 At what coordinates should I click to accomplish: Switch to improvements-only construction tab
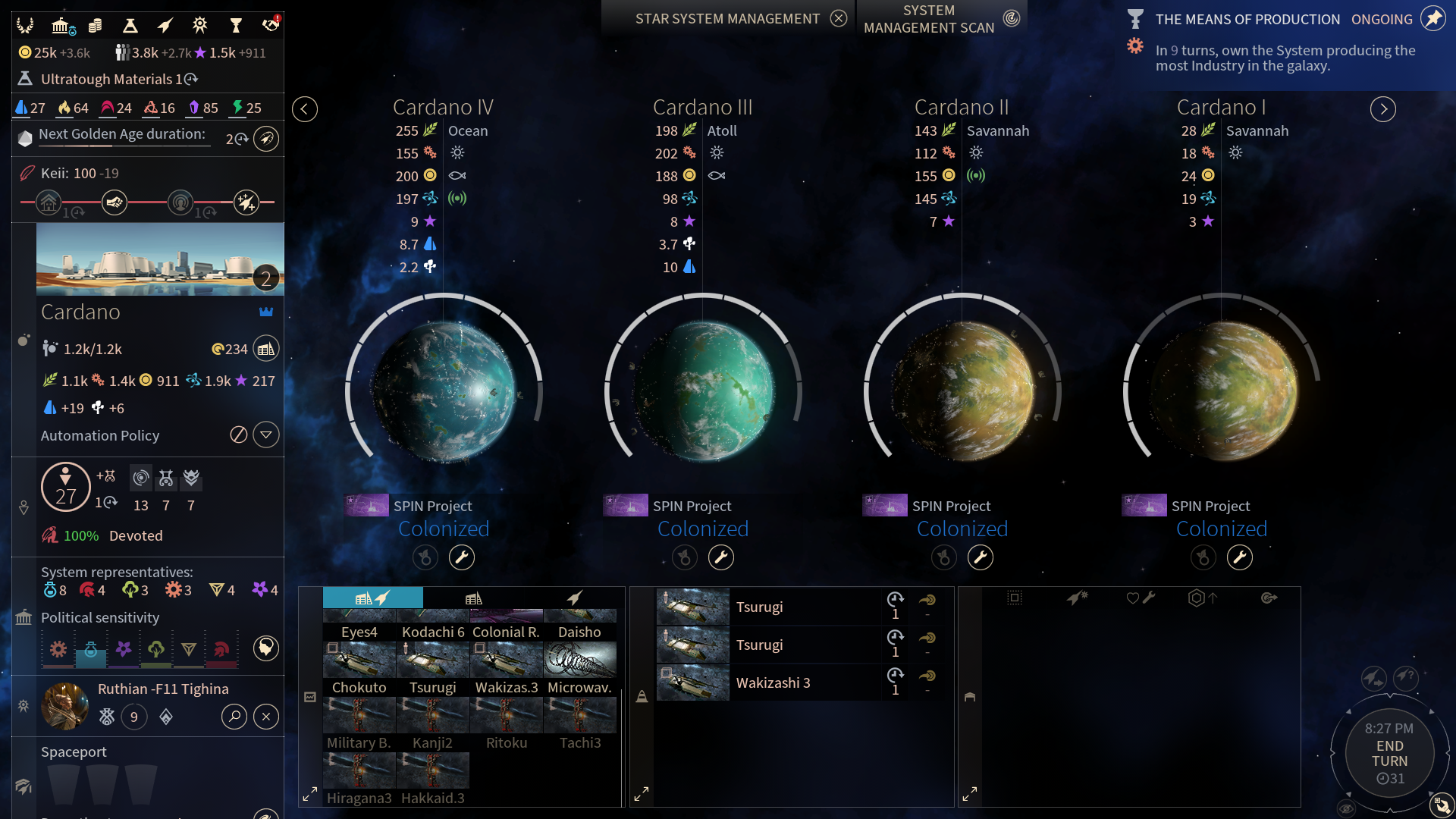click(x=474, y=598)
